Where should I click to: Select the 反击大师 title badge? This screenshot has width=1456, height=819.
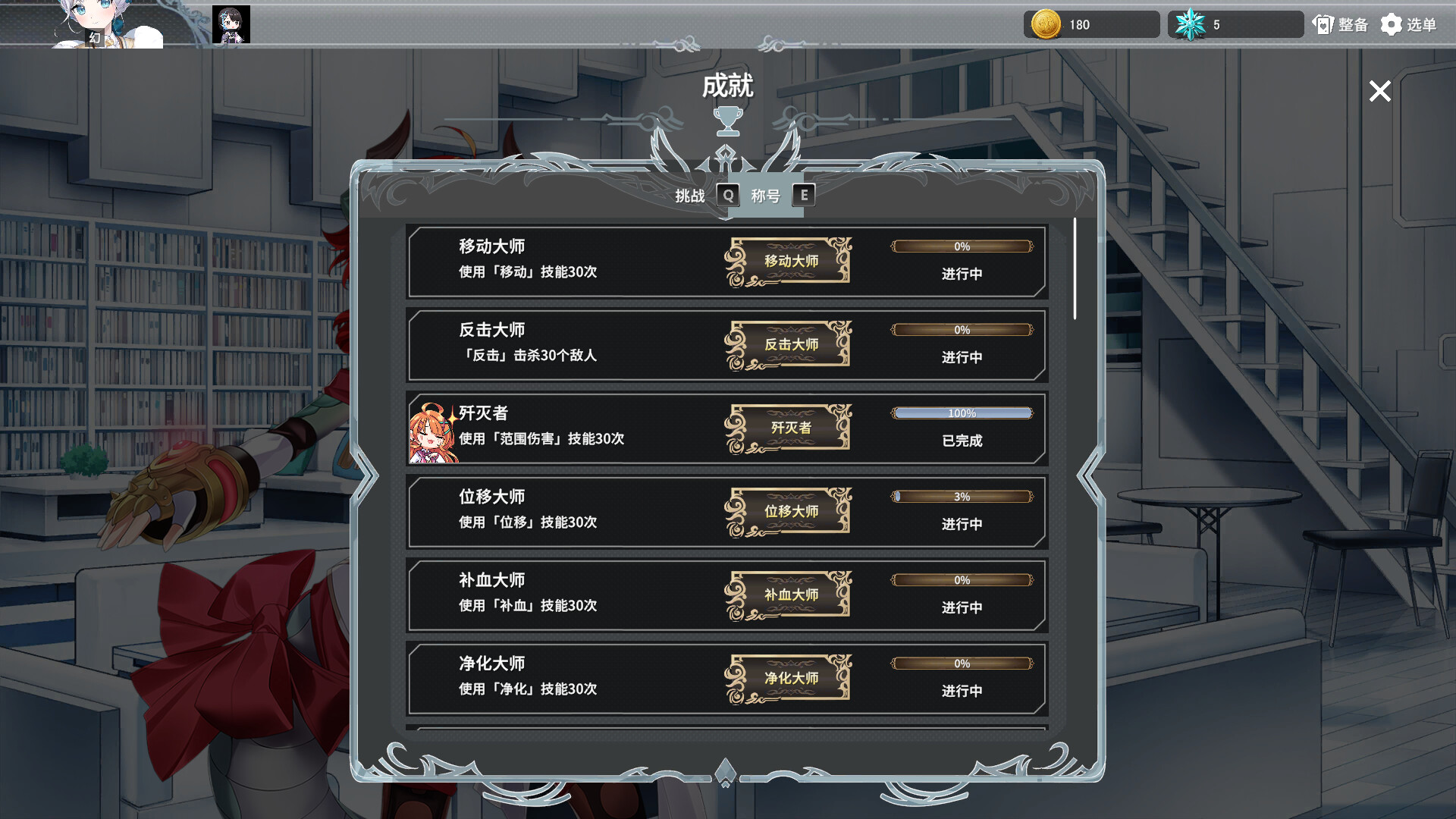789,344
